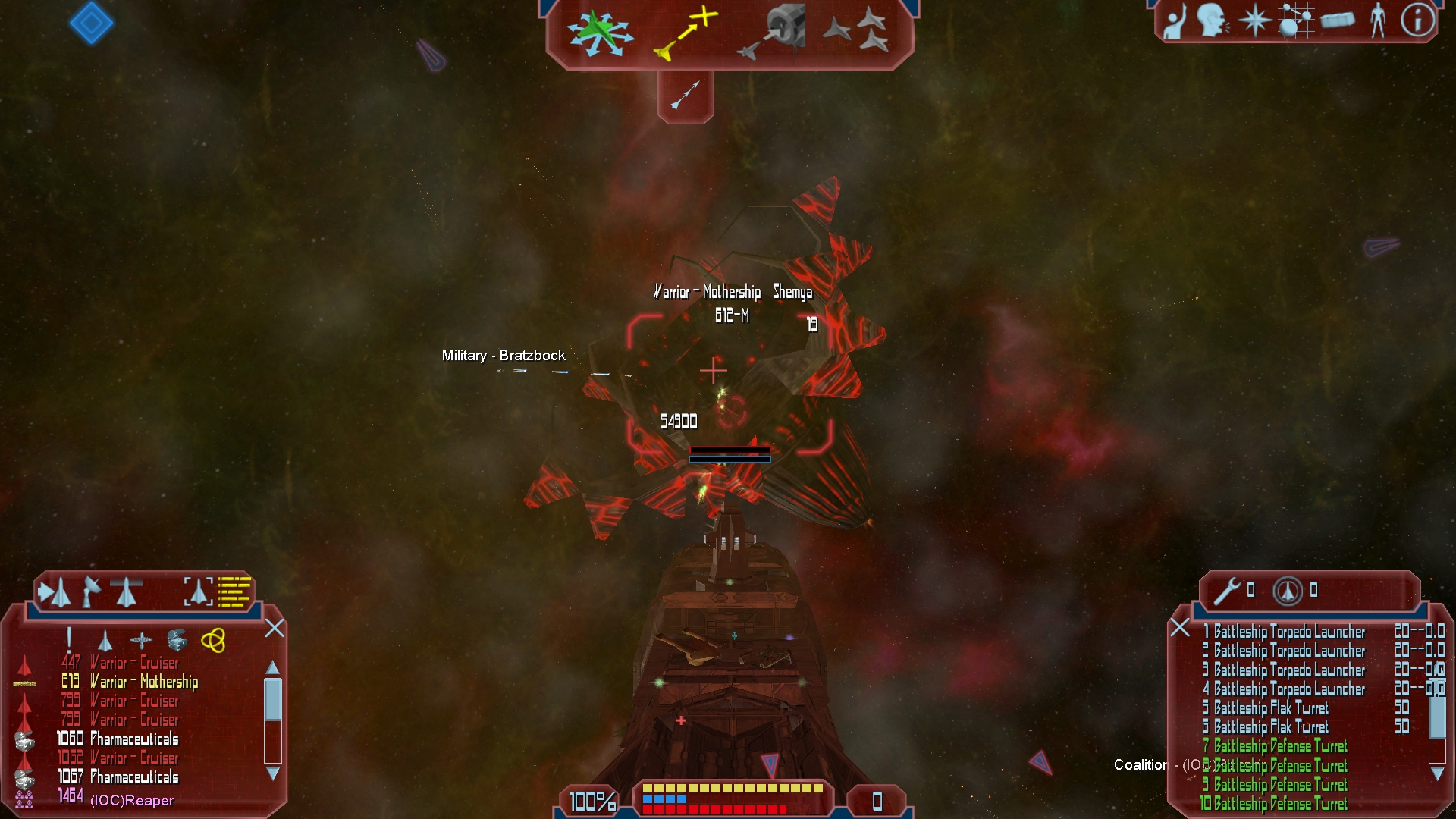1456x819 pixels.
Task: Filter the contact list by the cargo crate icon
Action: point(177,641)
